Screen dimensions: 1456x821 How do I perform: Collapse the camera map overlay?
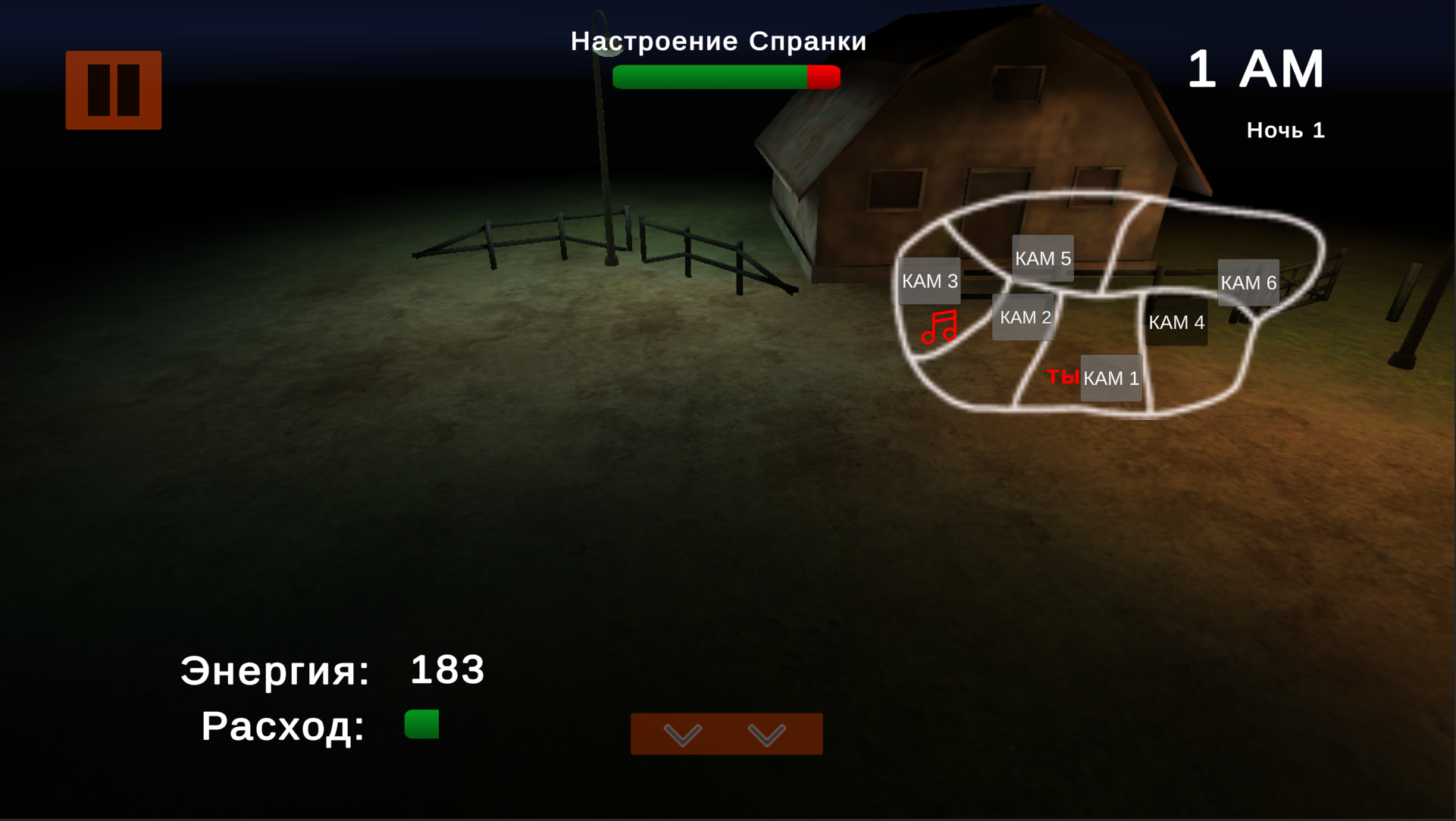pyautogui.click(x=725, y=734)
